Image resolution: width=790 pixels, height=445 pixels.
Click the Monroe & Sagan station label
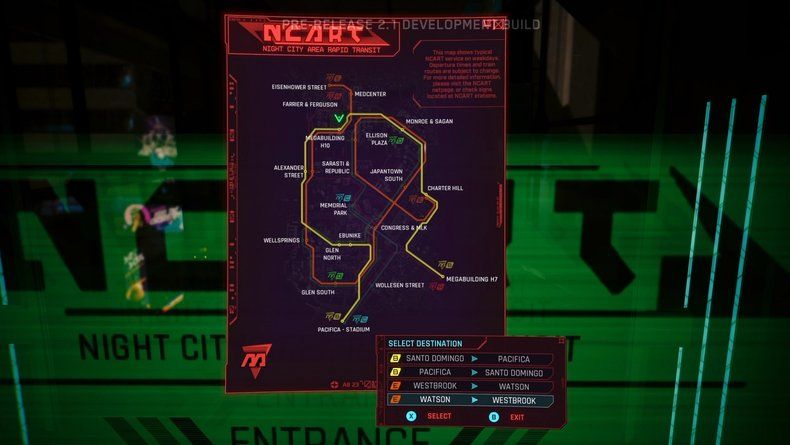tap(429, 121)
